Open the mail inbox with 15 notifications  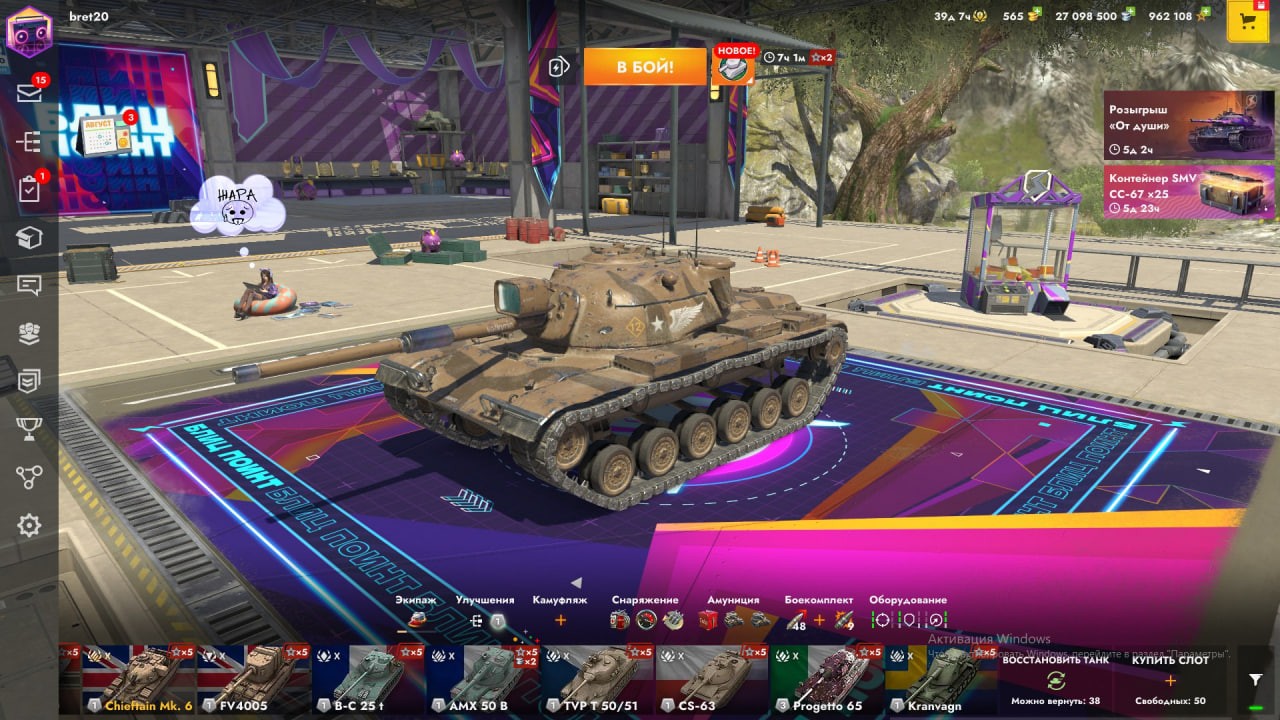[29, 93]
